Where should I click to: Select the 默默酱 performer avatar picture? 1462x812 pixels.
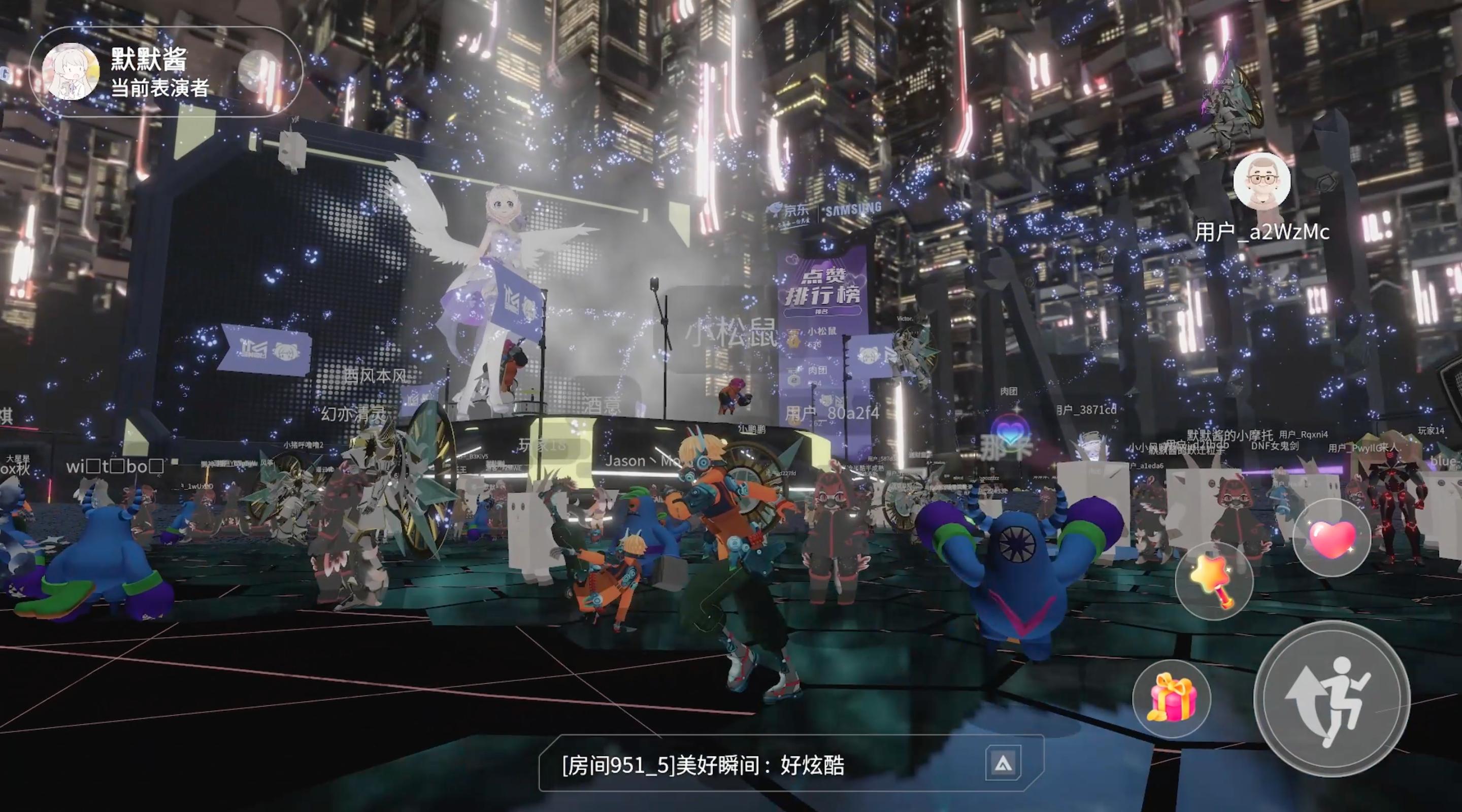(x=71, y=72)
